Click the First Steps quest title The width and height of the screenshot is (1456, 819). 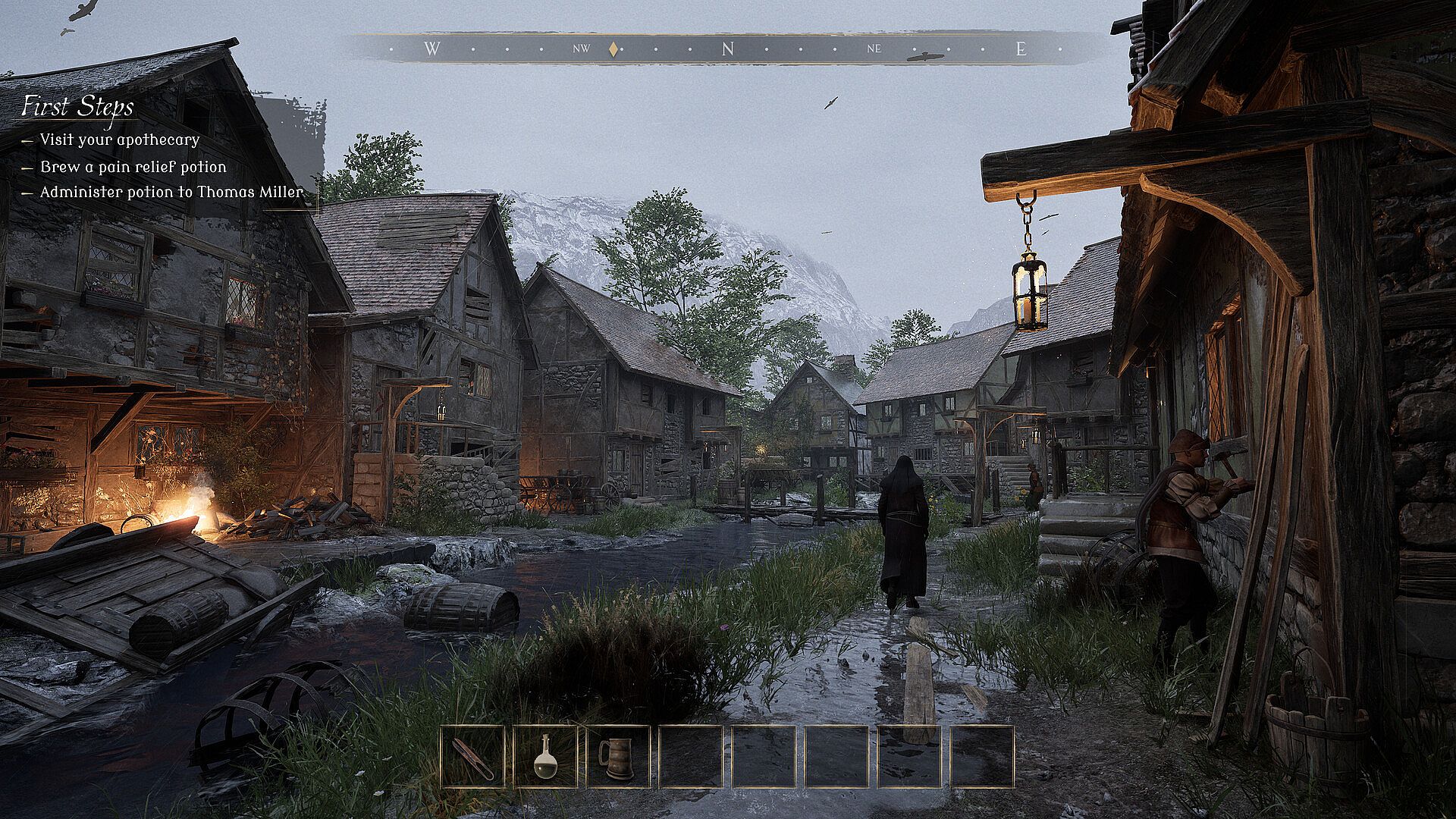tap(77, 107)
